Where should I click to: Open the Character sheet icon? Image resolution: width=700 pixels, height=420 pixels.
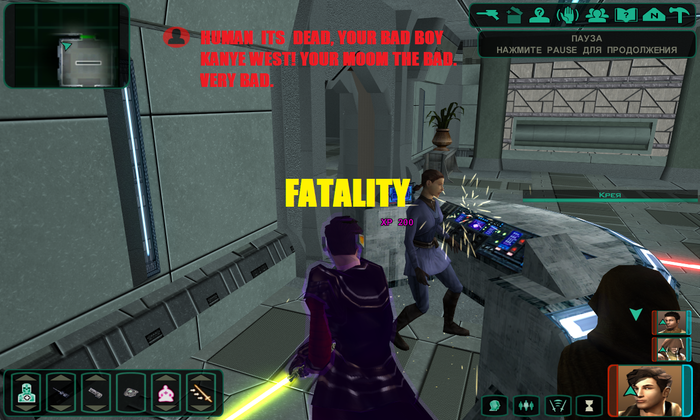click(542, 15)
